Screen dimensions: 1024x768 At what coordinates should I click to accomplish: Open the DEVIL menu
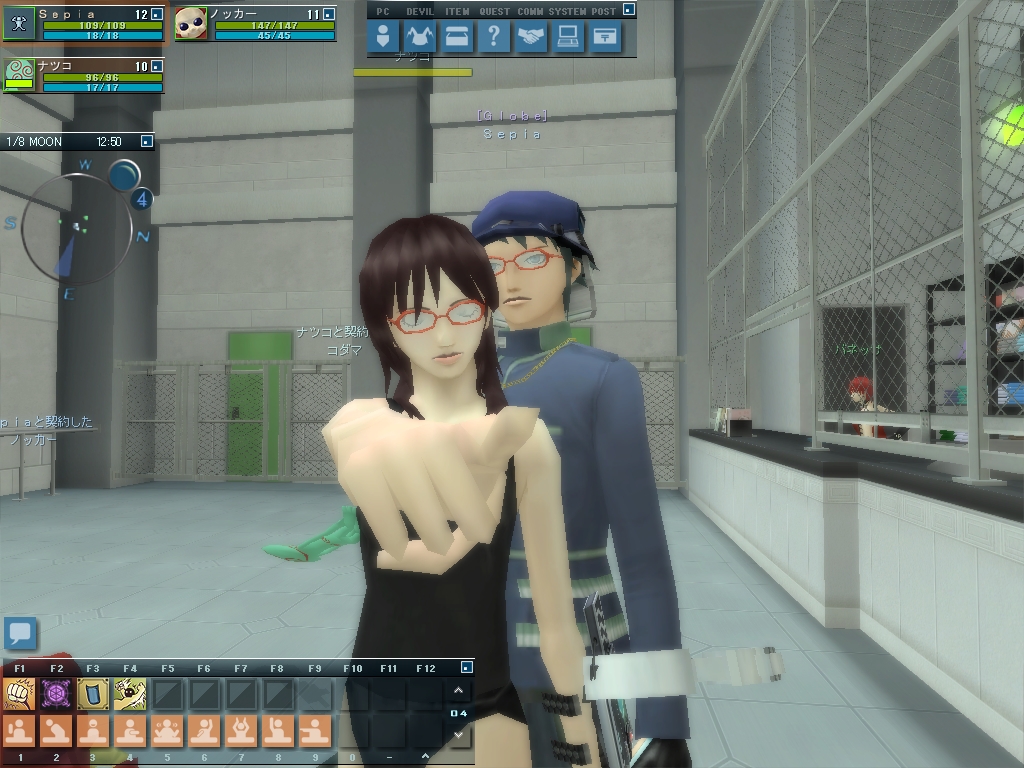[x=420, y=37]
